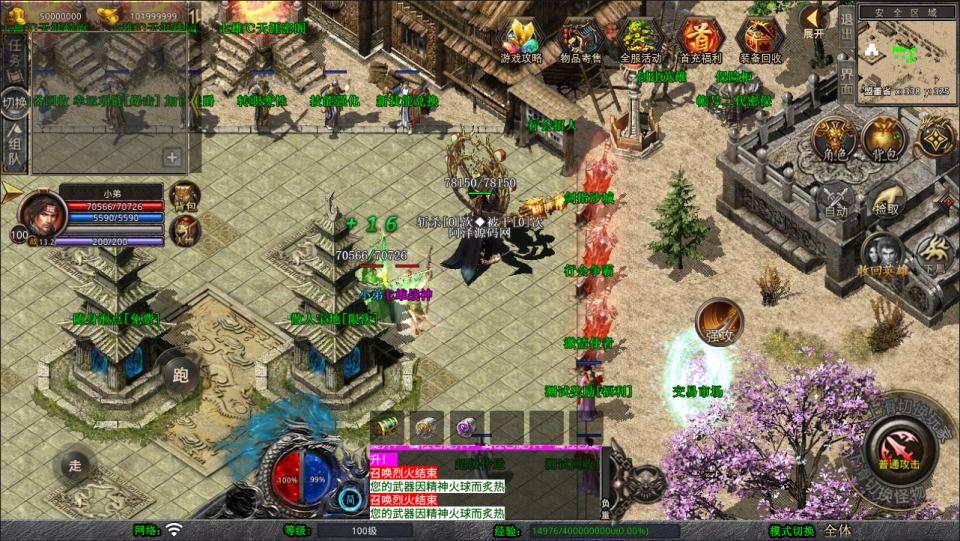Click the 切换 switch button
This screenshot has width=960, height=541.
coord(15,102)
